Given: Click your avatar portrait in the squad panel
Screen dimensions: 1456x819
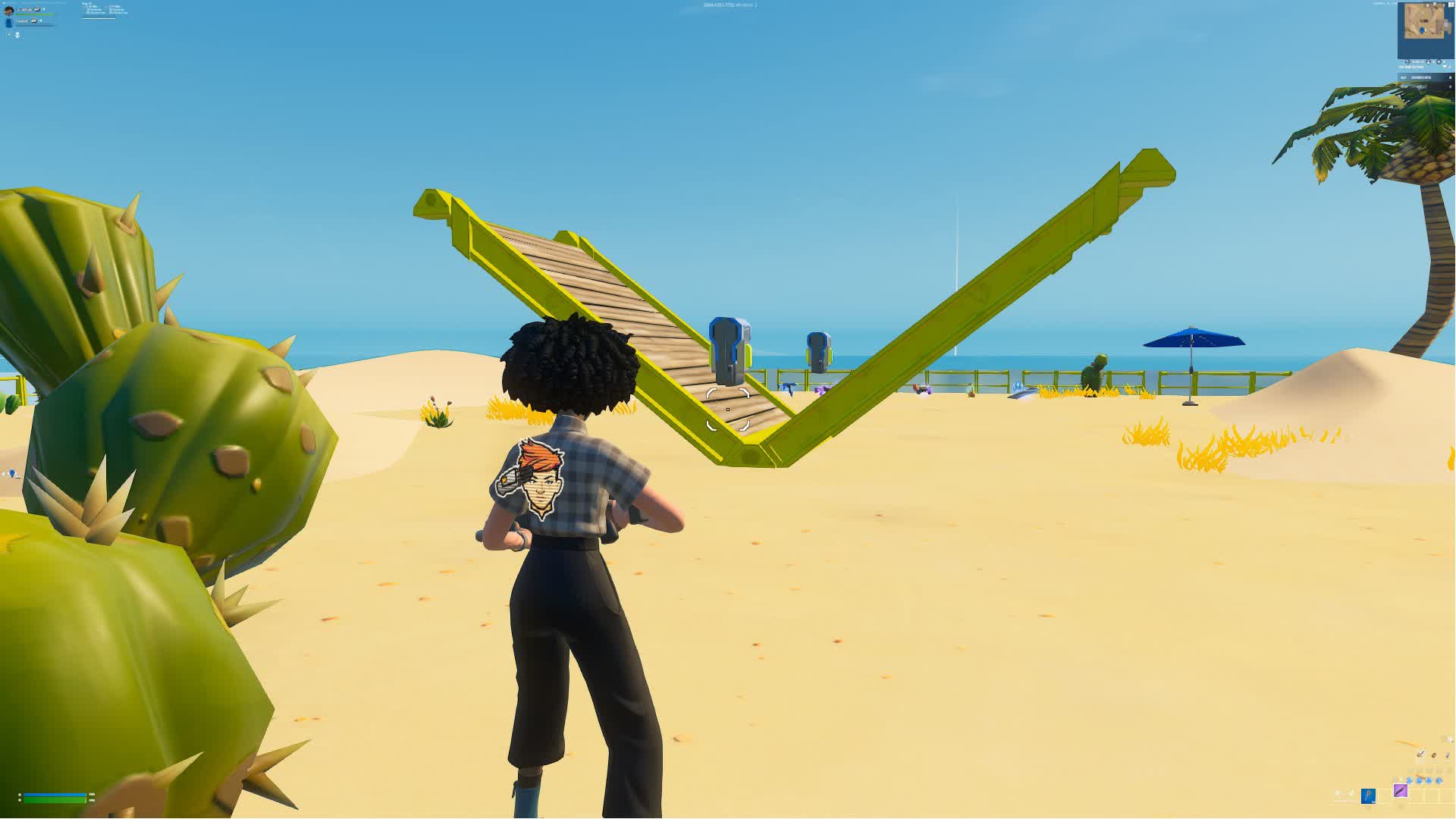Looking at the screenshot, I should coord(9,10).
